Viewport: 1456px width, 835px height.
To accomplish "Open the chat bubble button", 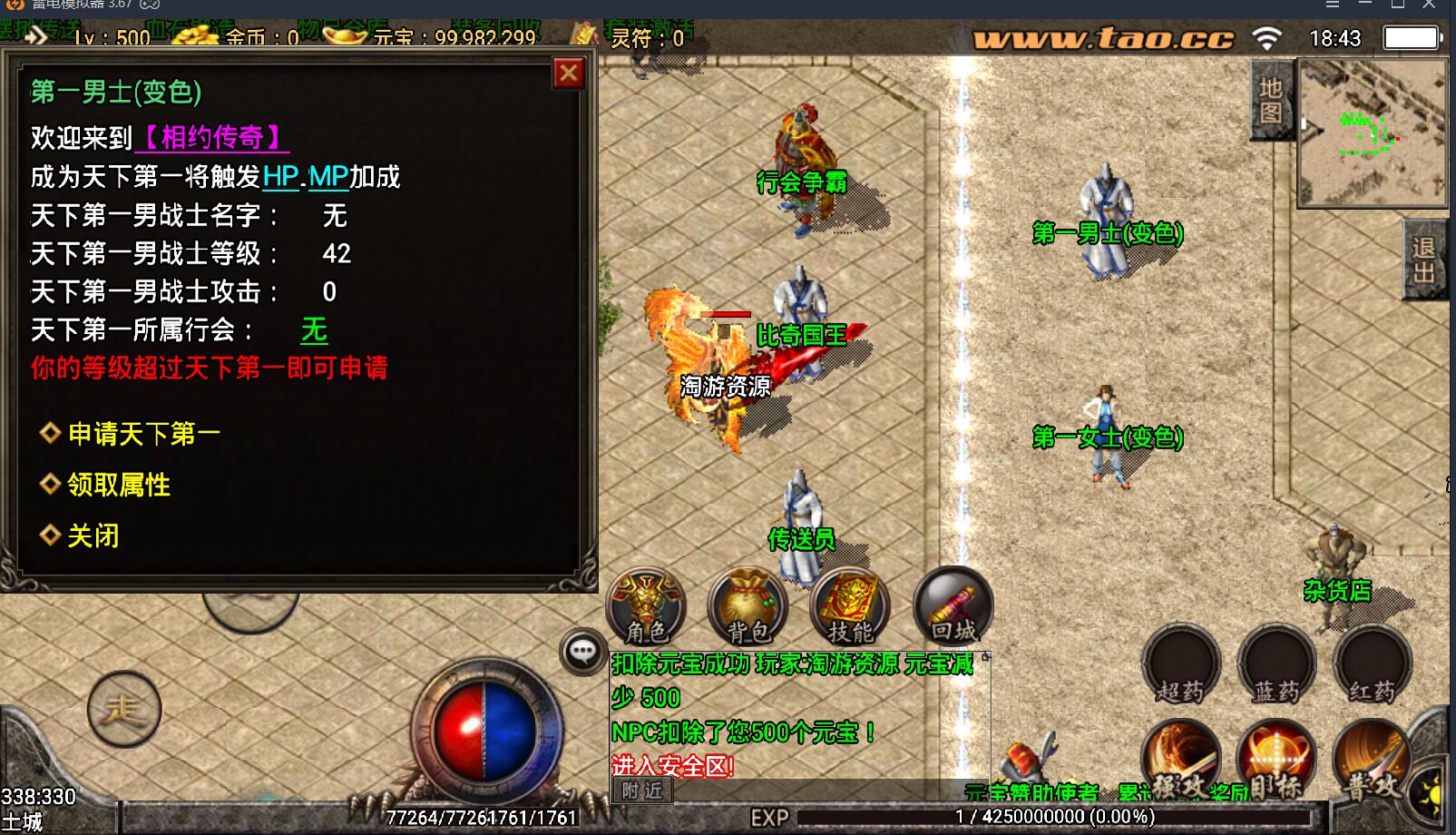I will point(582,651).
